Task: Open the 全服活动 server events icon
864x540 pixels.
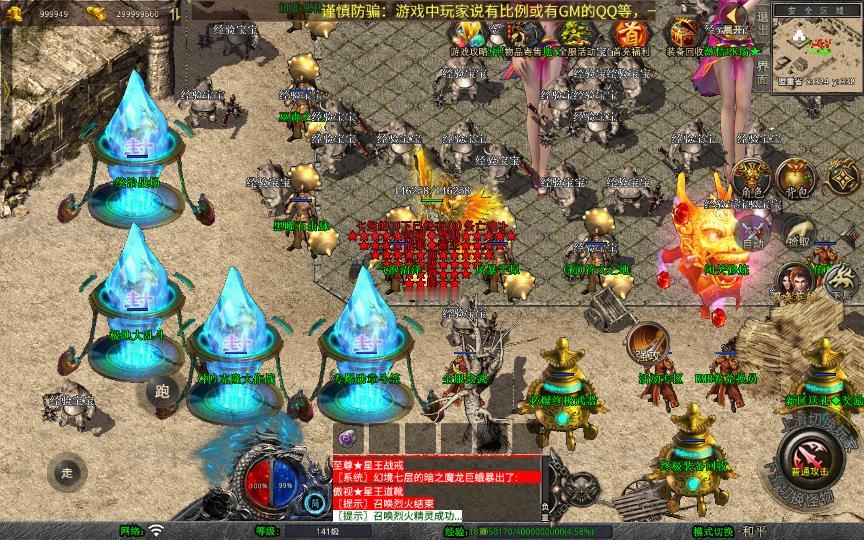Action: coord(574,37)
